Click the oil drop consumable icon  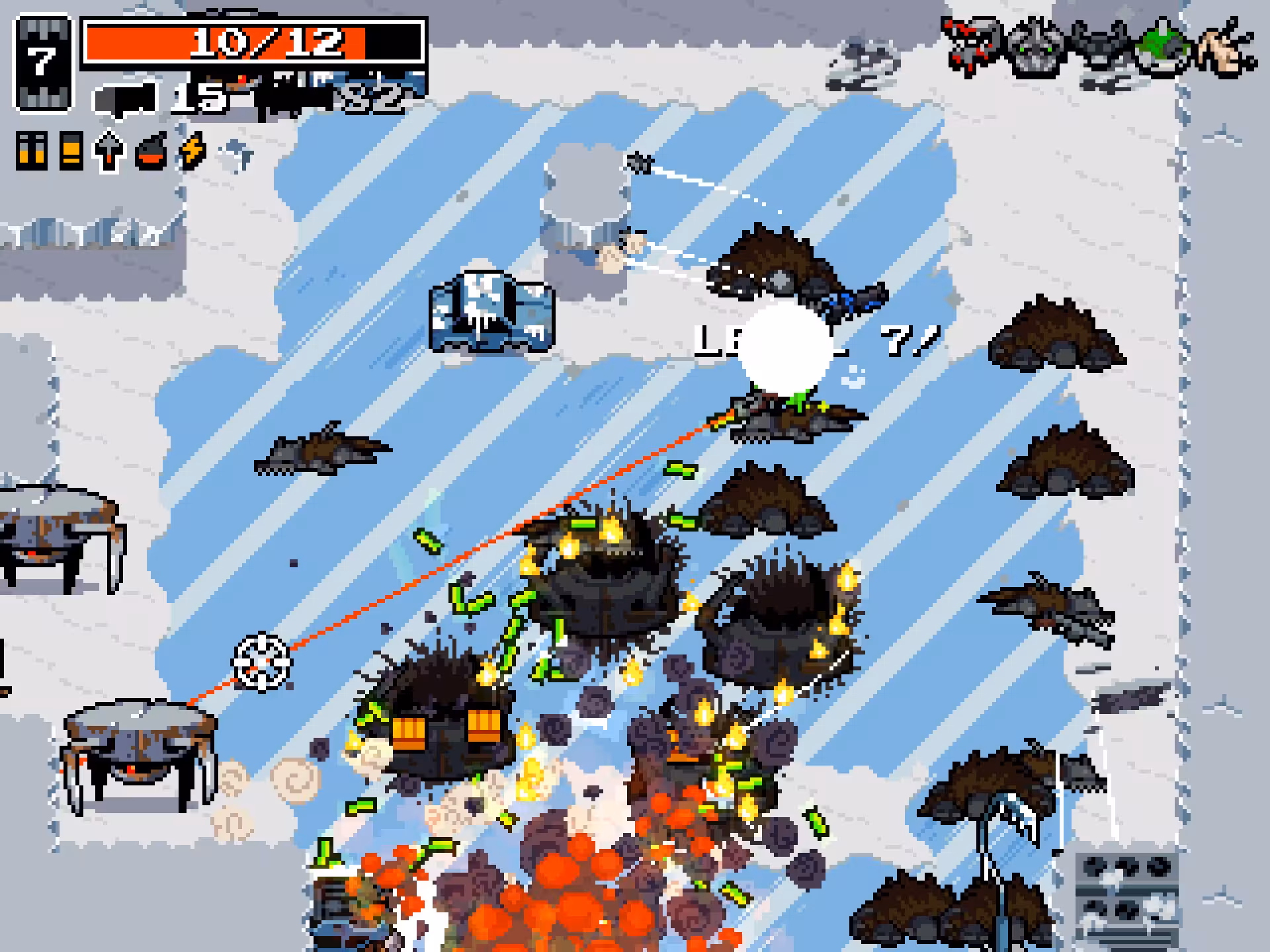tap(149, 151)
